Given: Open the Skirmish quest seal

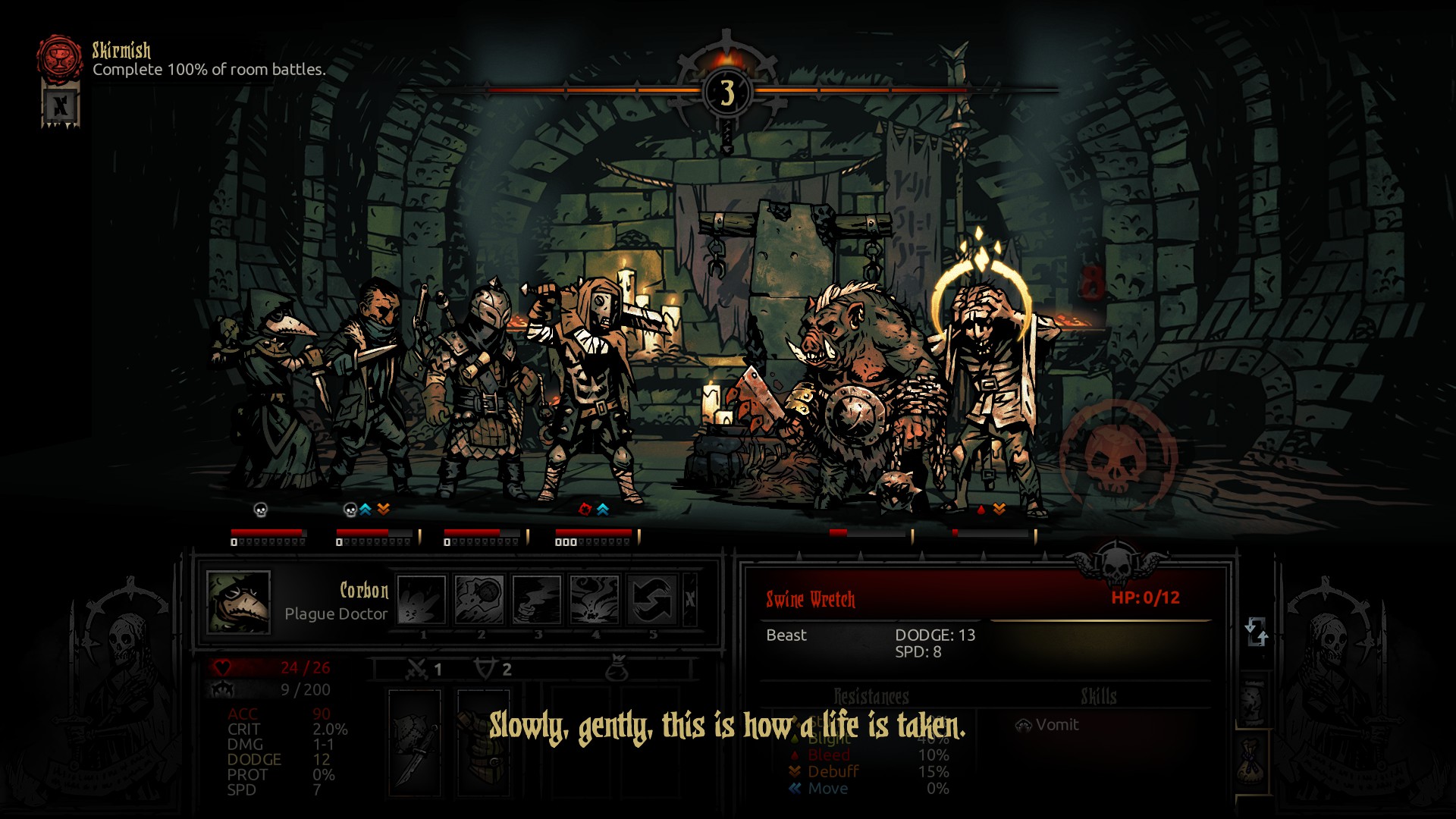Looking at the screenshot, I should pos(59,57).
